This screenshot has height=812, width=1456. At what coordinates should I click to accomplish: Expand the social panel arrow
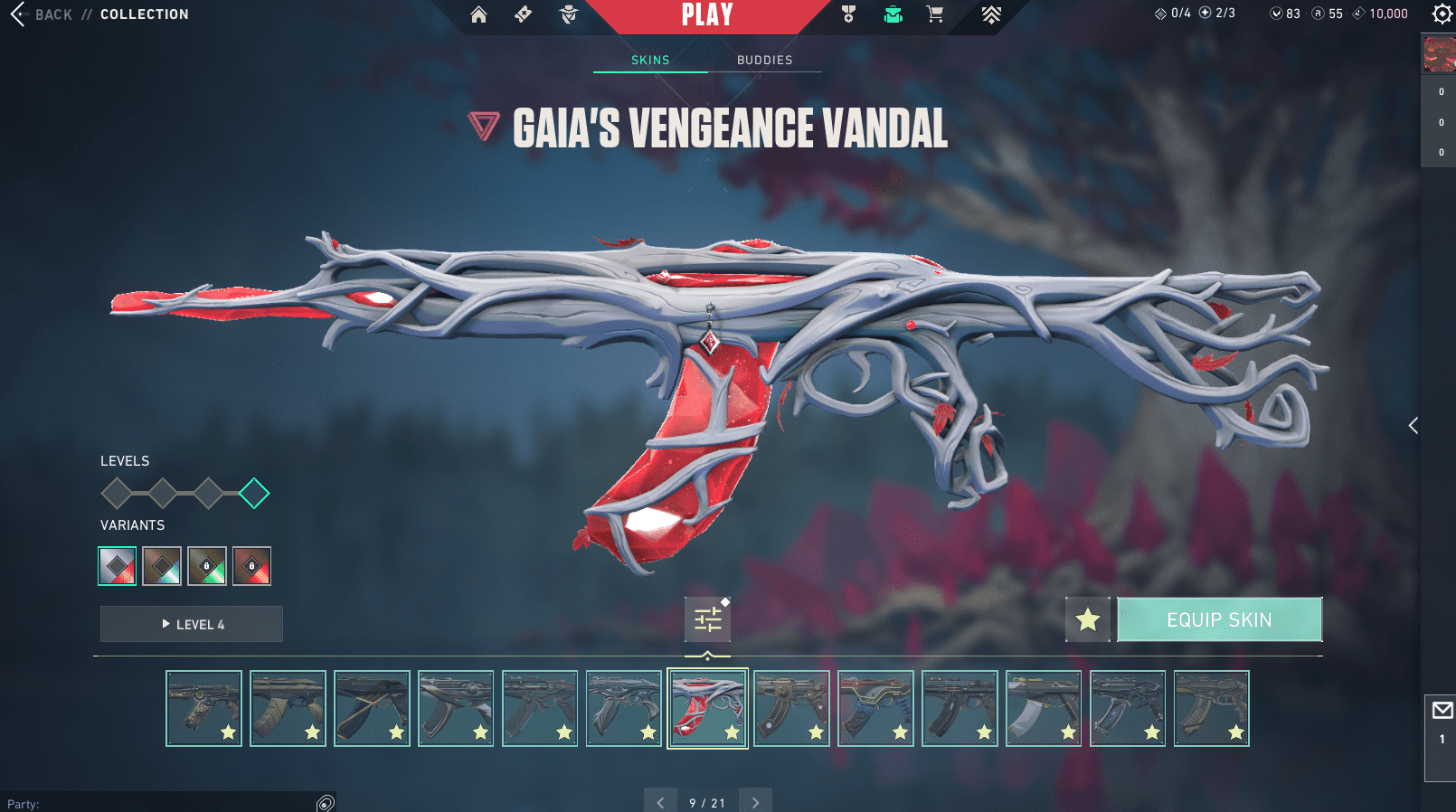pos(1413,425)
